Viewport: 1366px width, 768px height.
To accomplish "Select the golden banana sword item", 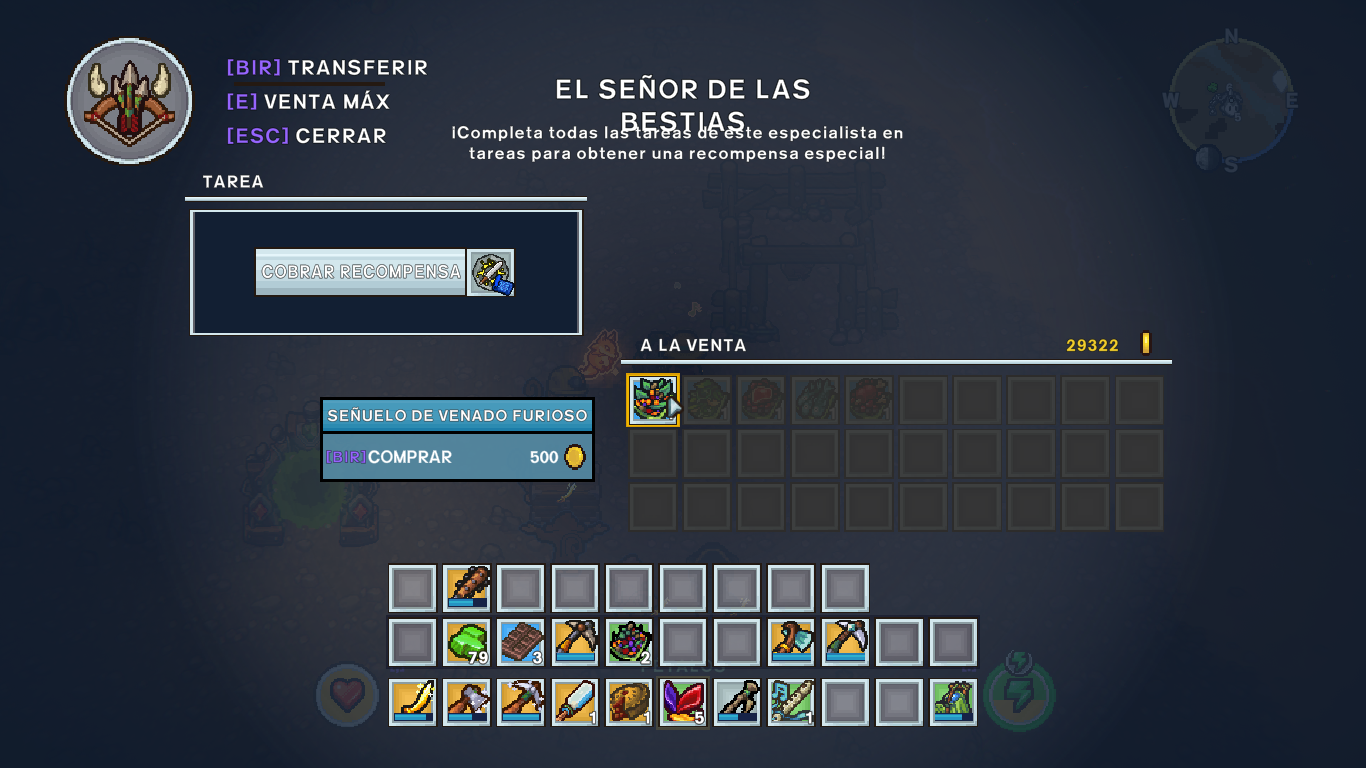I will pos(412,700).
